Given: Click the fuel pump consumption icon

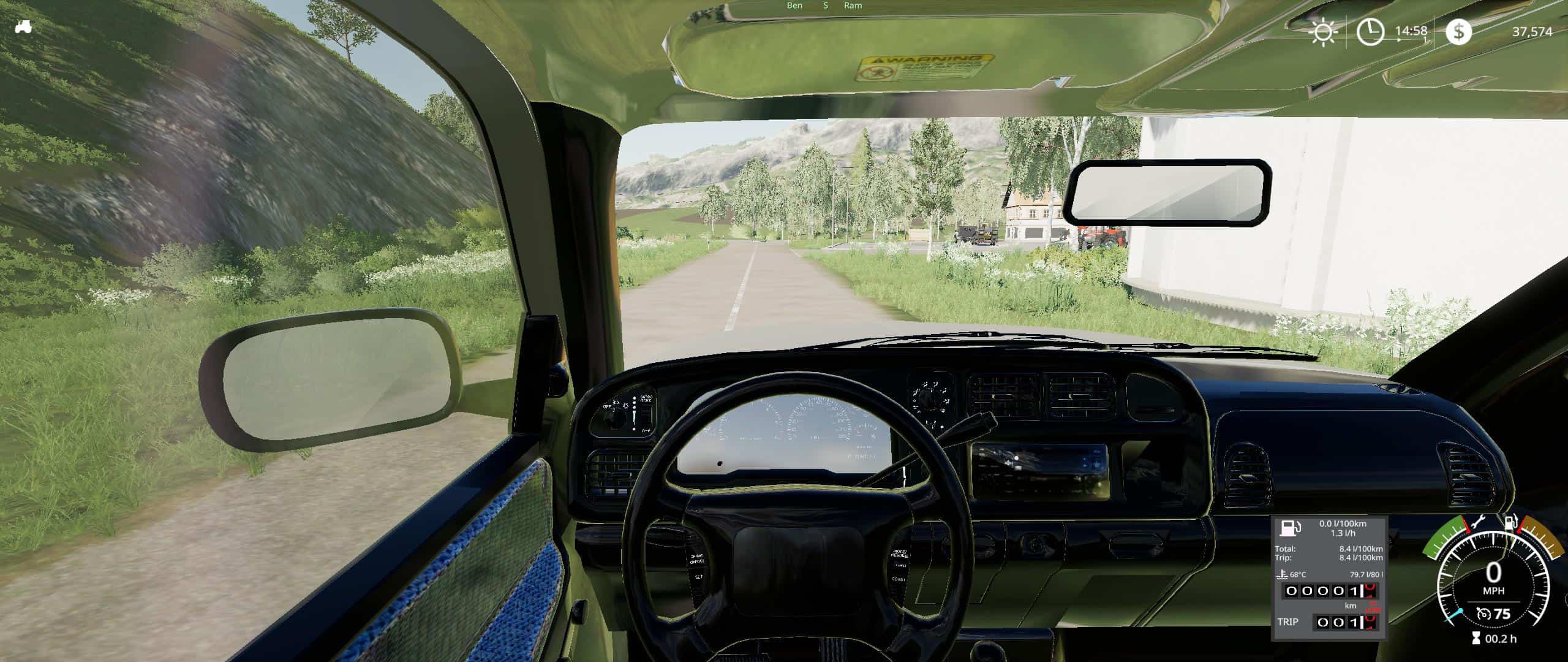Looking at the screenshot, I should [x=1292, y=529].
